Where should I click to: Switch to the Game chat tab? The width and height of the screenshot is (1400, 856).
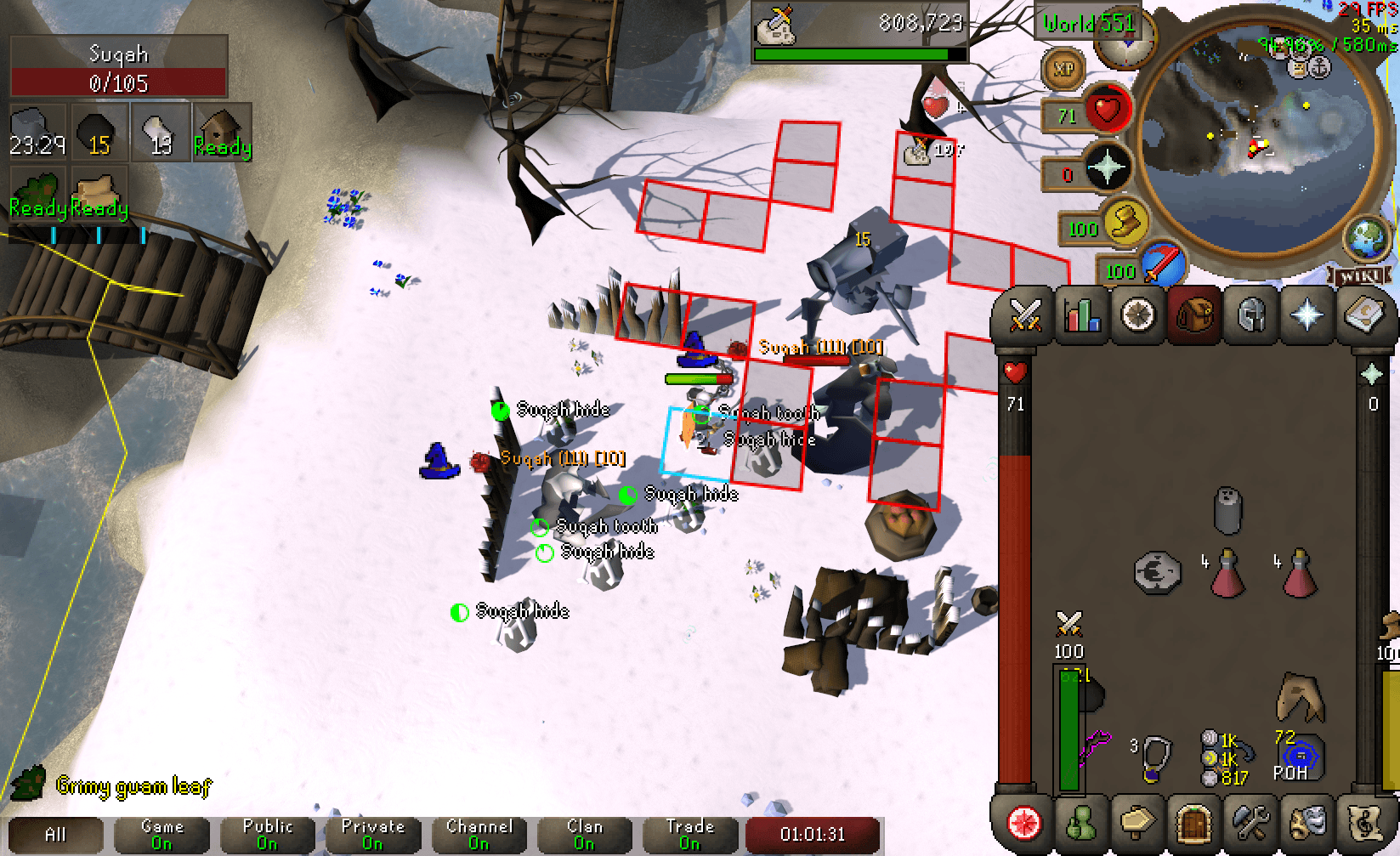point(162,833)
